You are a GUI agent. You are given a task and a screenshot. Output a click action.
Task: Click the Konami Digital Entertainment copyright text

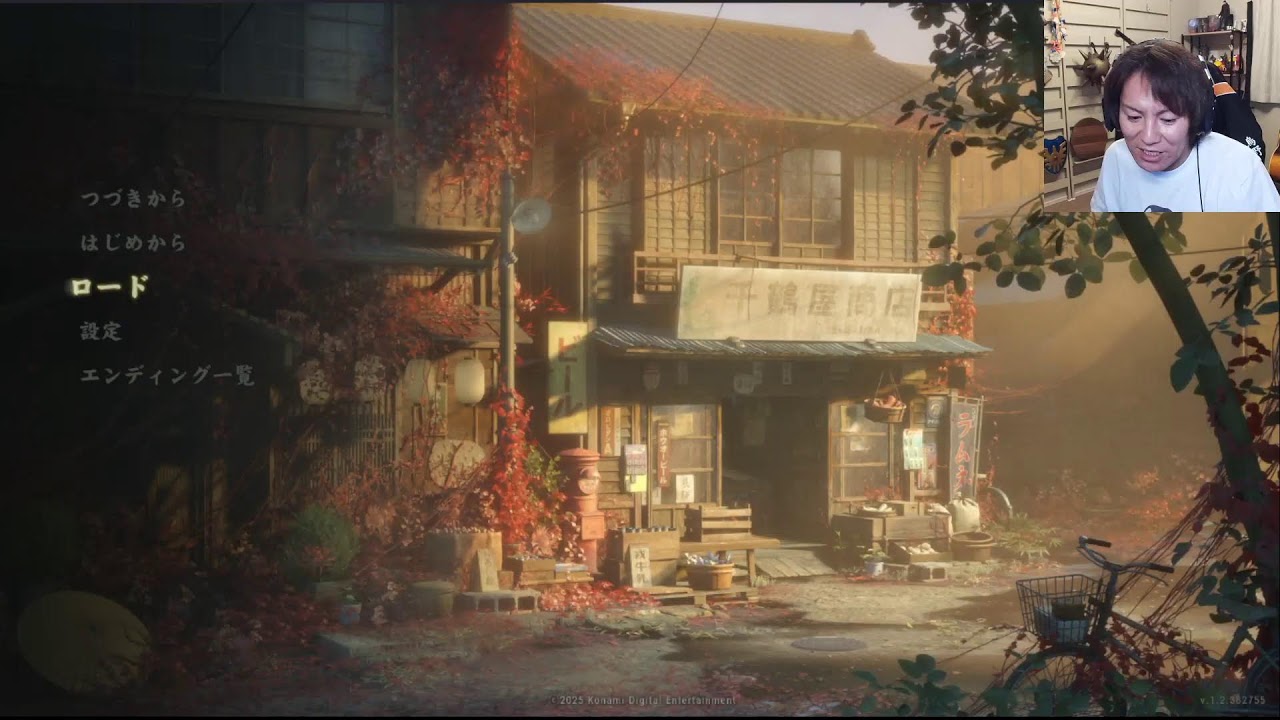click(x=640, y=703)
